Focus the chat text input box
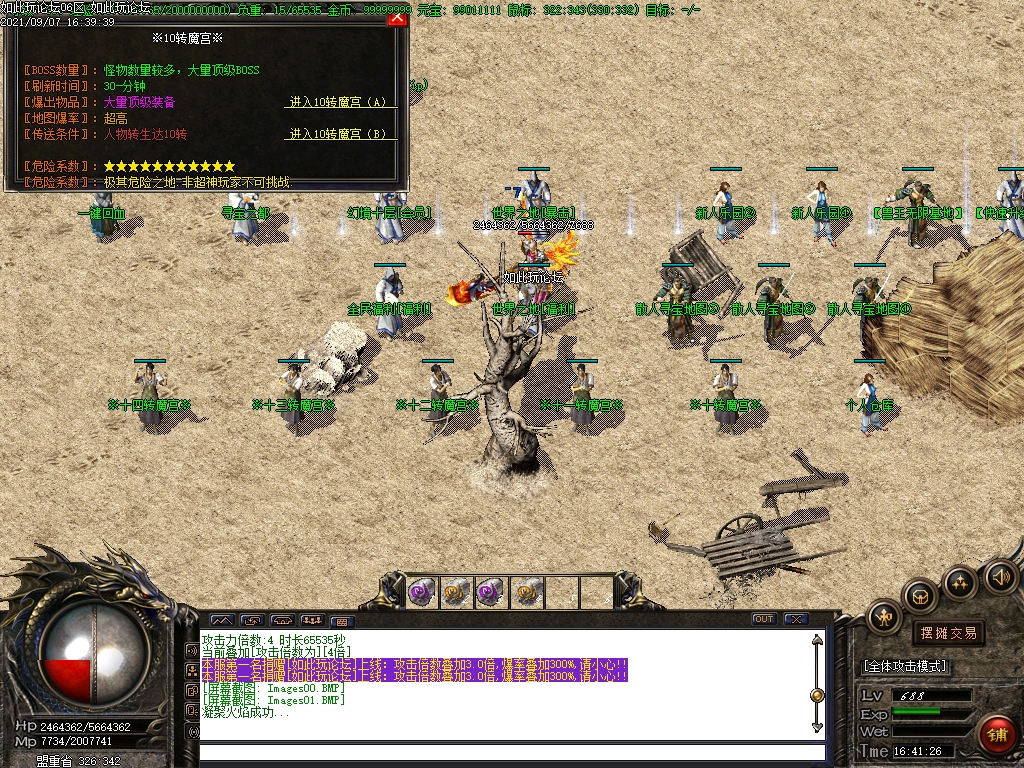 [x=510, y=752]
